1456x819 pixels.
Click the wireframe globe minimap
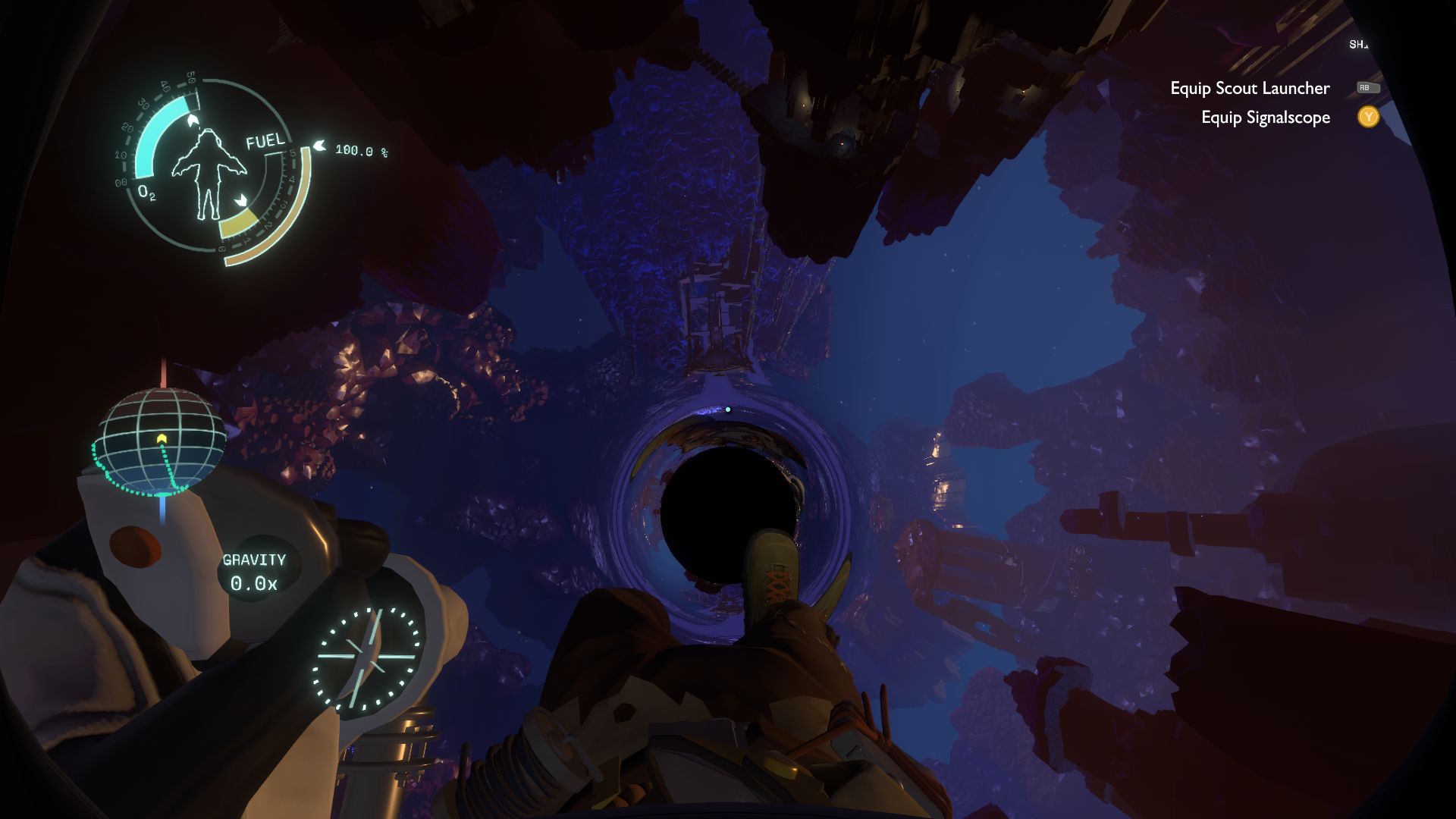(160, 442)
